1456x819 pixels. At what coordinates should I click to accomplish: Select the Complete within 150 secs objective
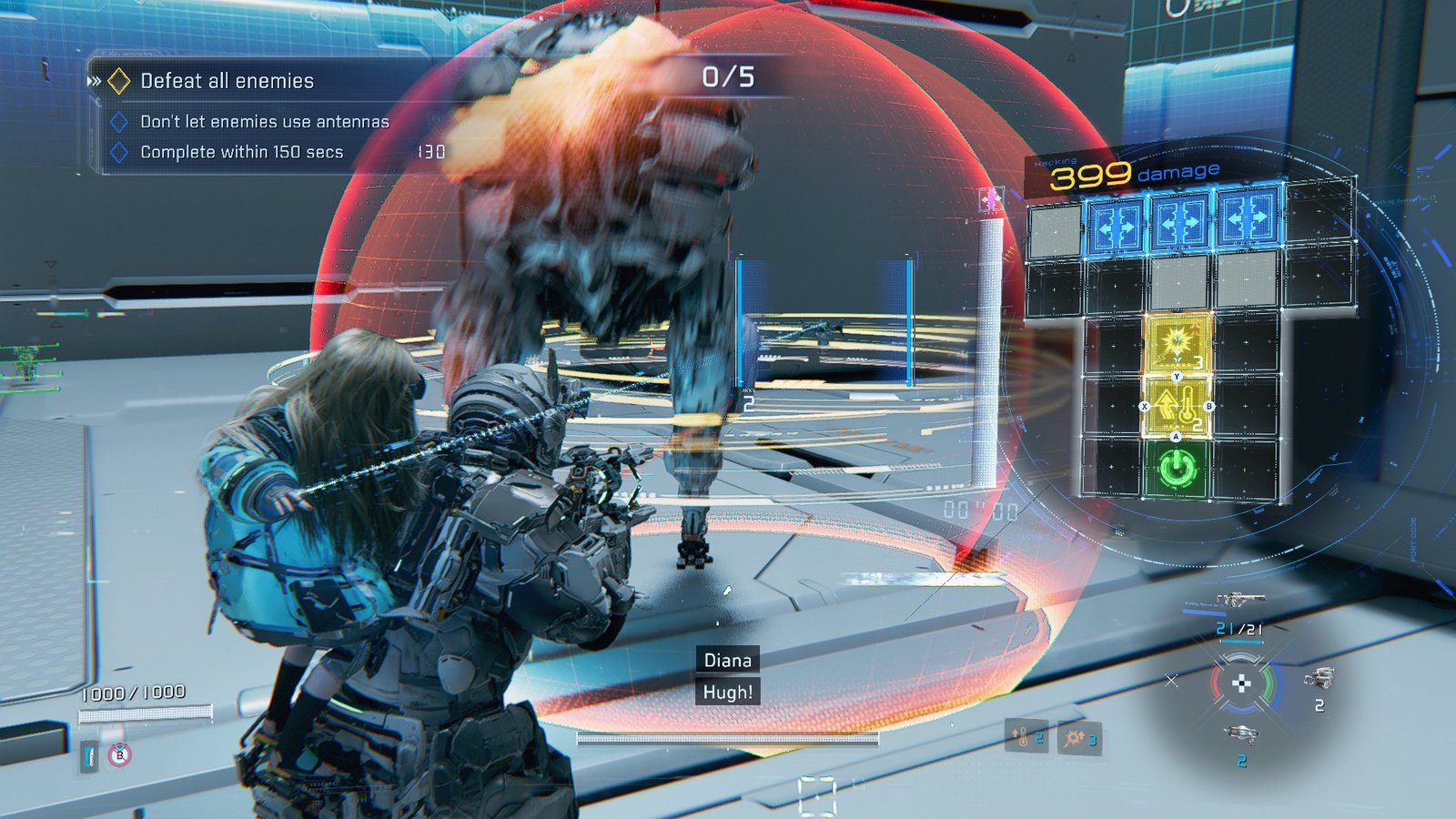click(241, 152)
